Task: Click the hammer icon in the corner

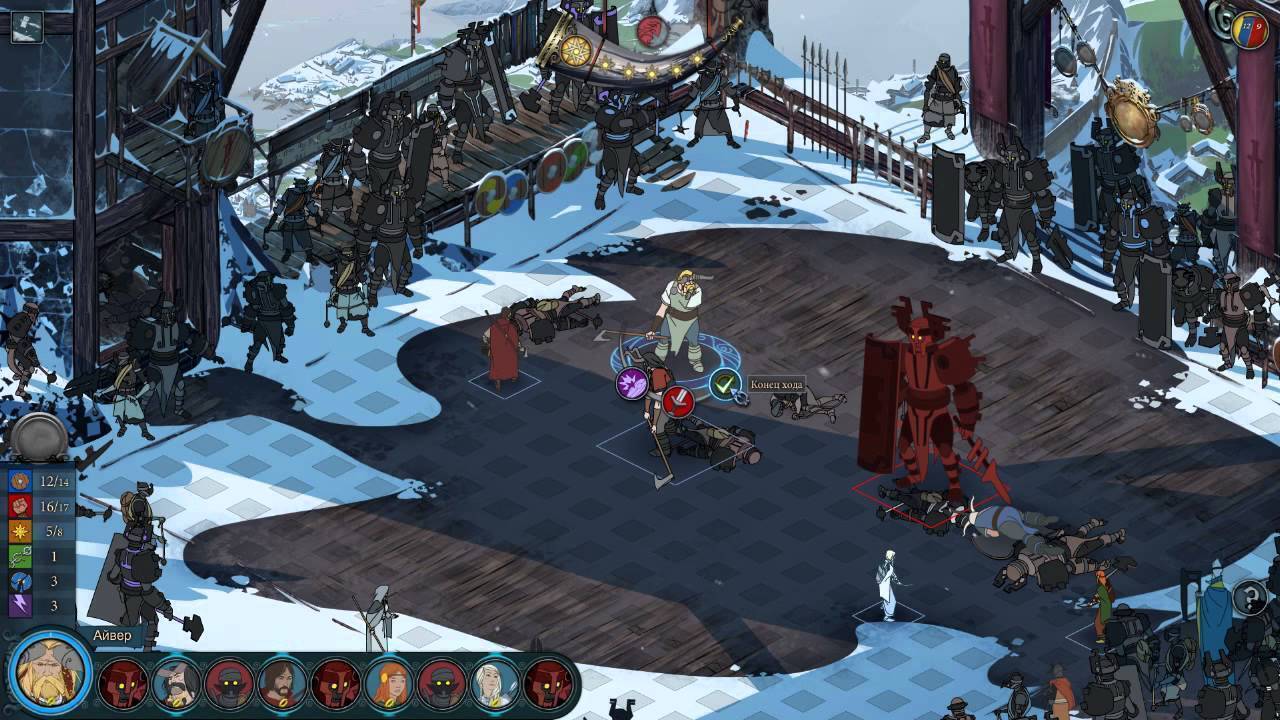Action: click(27, 27)
